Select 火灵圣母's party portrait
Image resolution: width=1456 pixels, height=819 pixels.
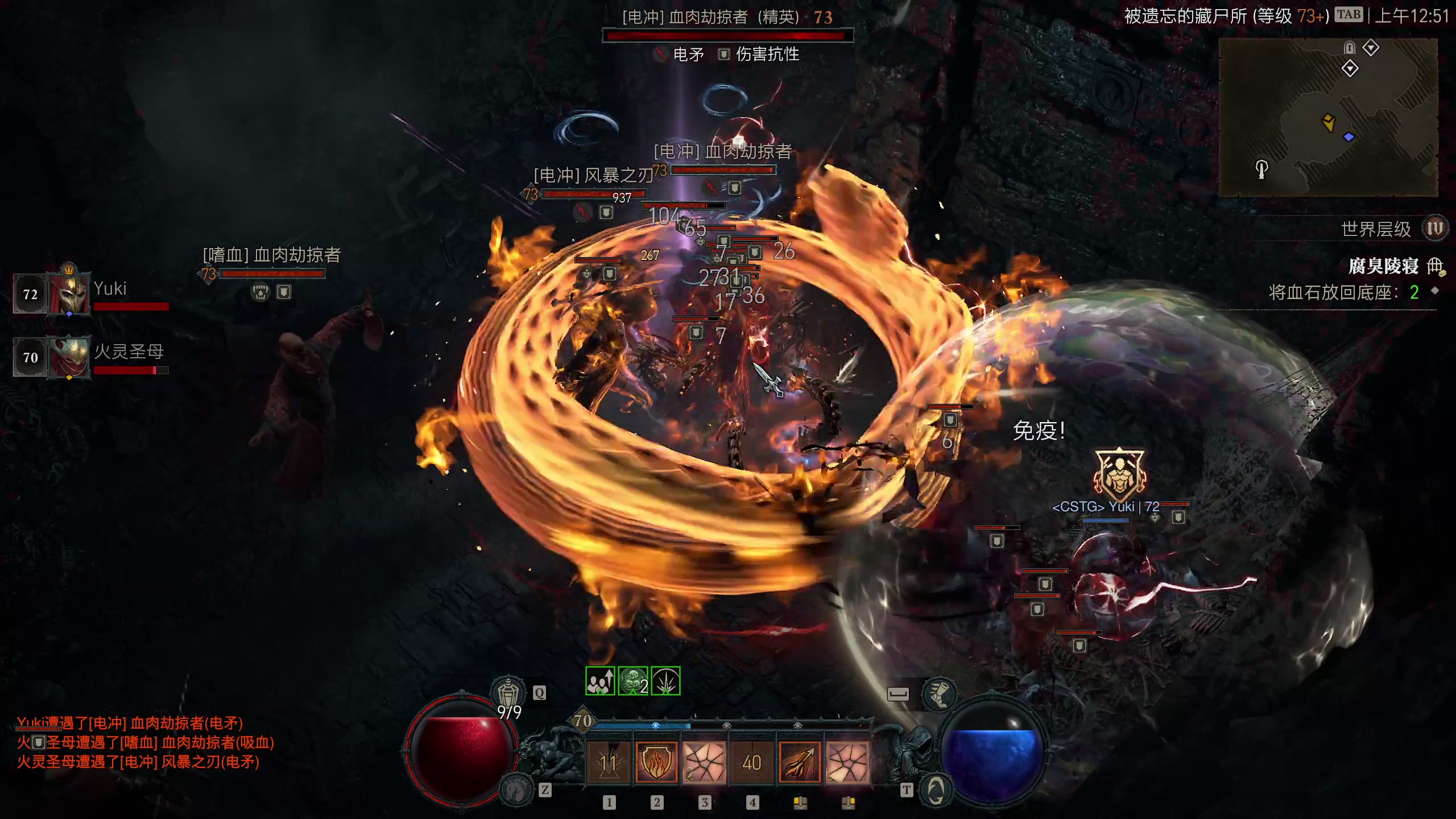[x=69, y=357]
